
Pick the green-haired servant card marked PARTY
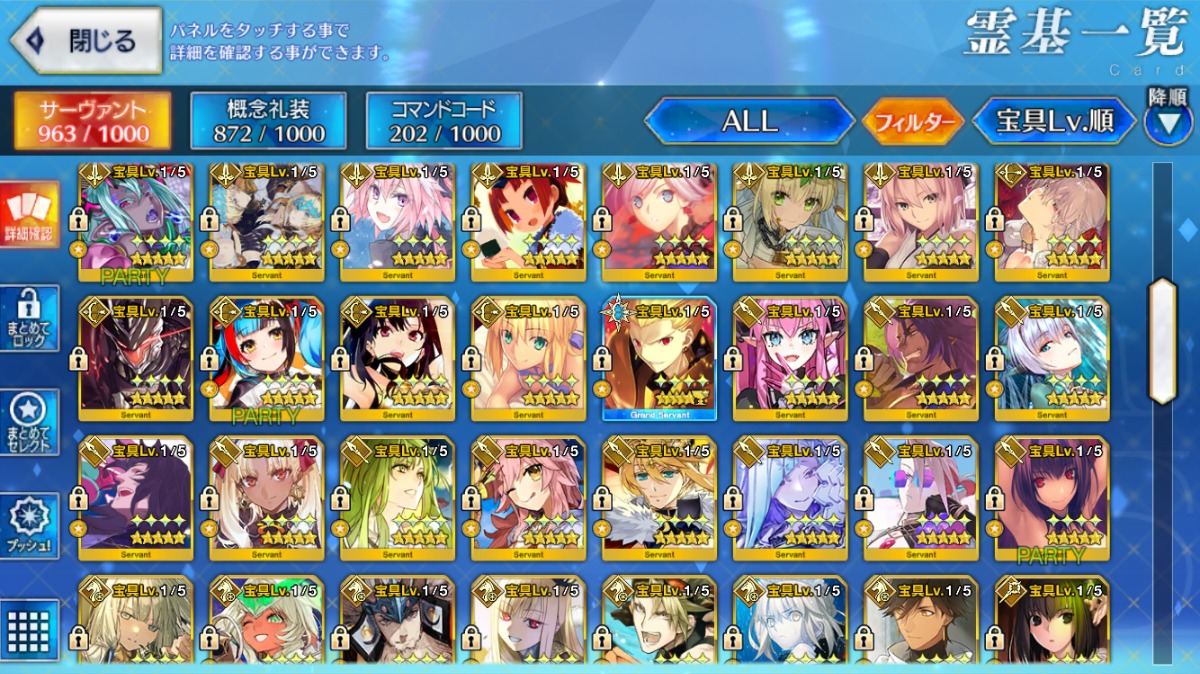click(x=136, y=220)
